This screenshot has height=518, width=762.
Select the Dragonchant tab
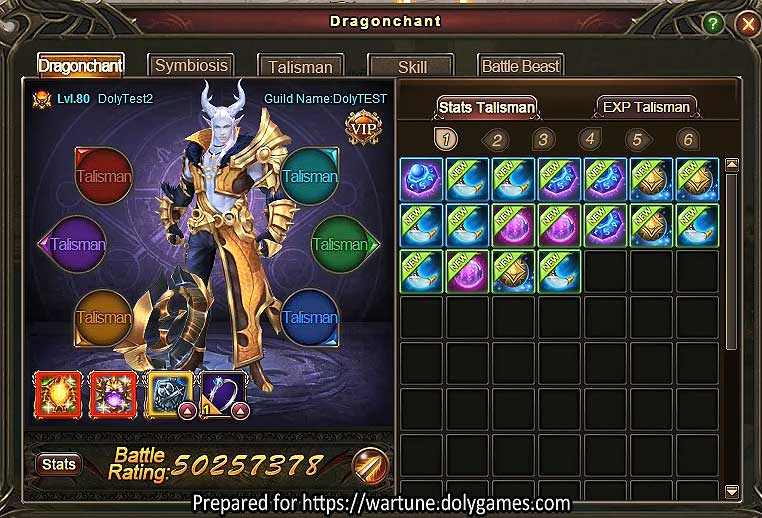point(81,67)
